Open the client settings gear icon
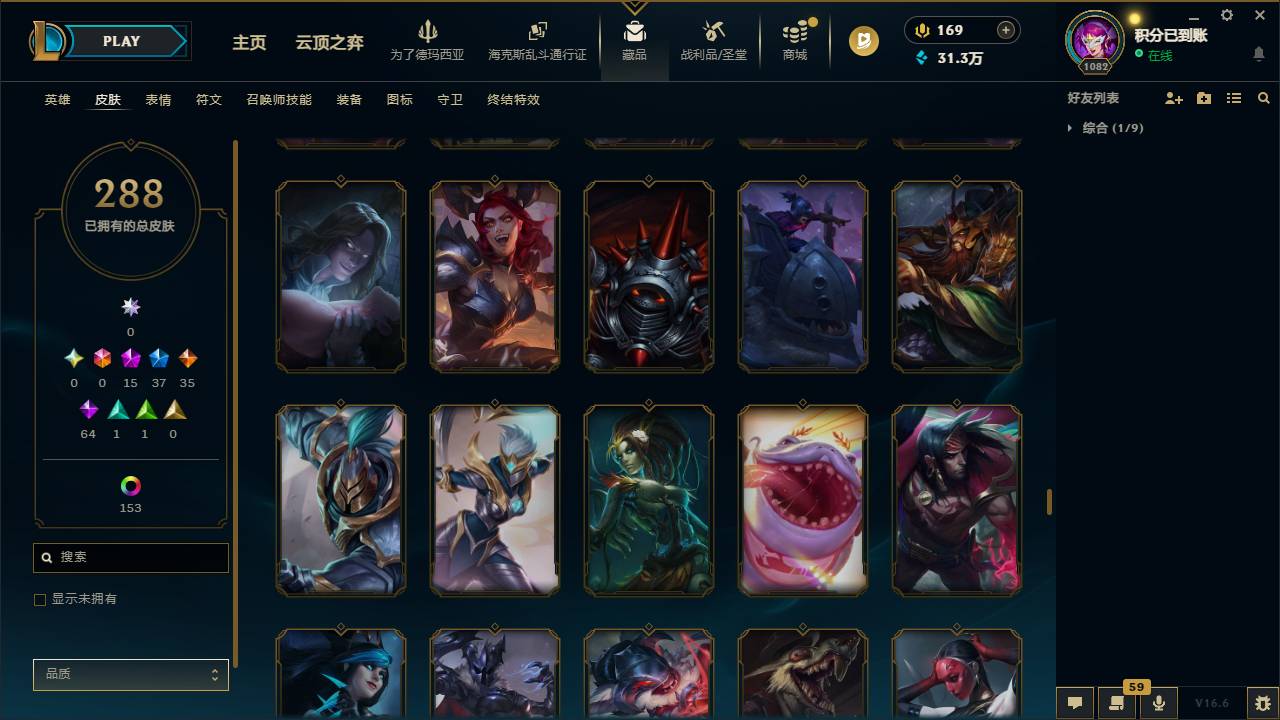Image resolution: width=1280 pixels, height=720 pixels. 1226,14
